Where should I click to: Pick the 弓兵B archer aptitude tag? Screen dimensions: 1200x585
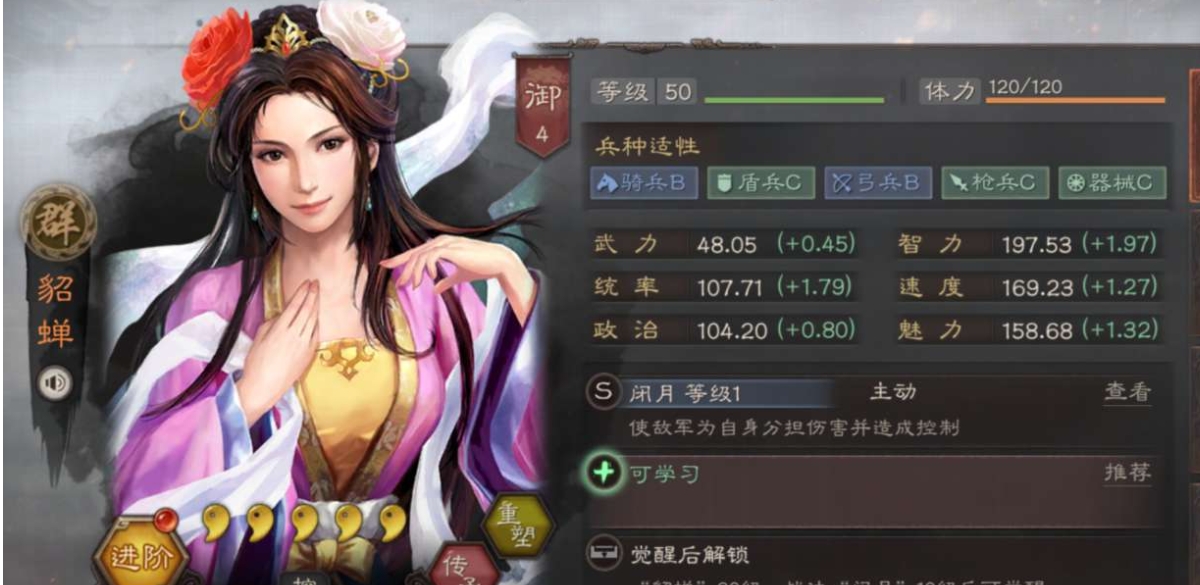click(x=878, y=183)
